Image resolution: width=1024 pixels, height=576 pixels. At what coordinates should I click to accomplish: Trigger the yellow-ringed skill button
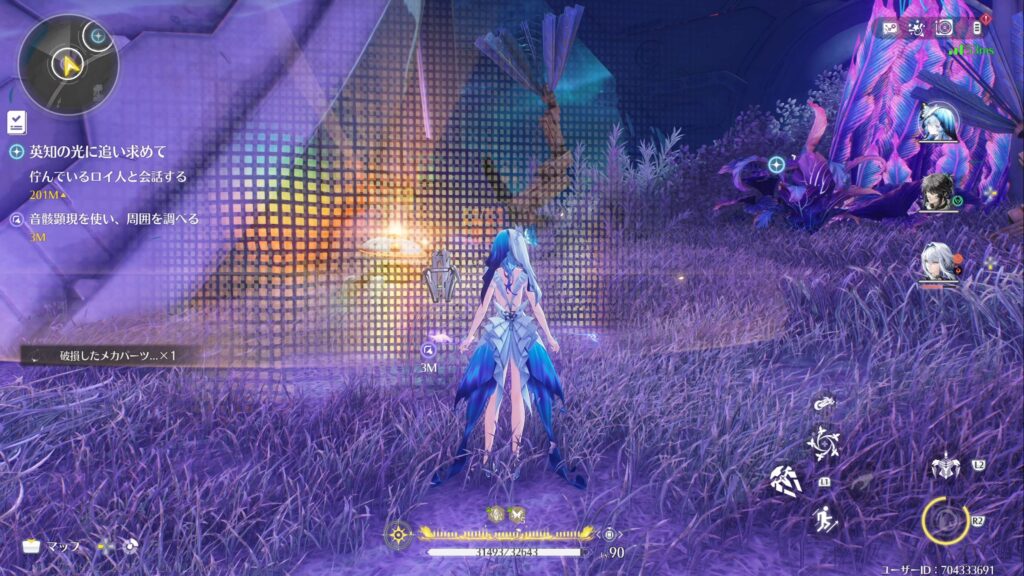943,518
